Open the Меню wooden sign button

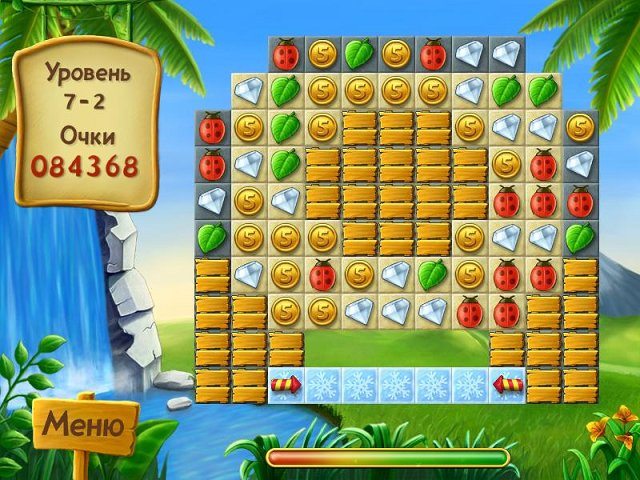pos(85,426)
